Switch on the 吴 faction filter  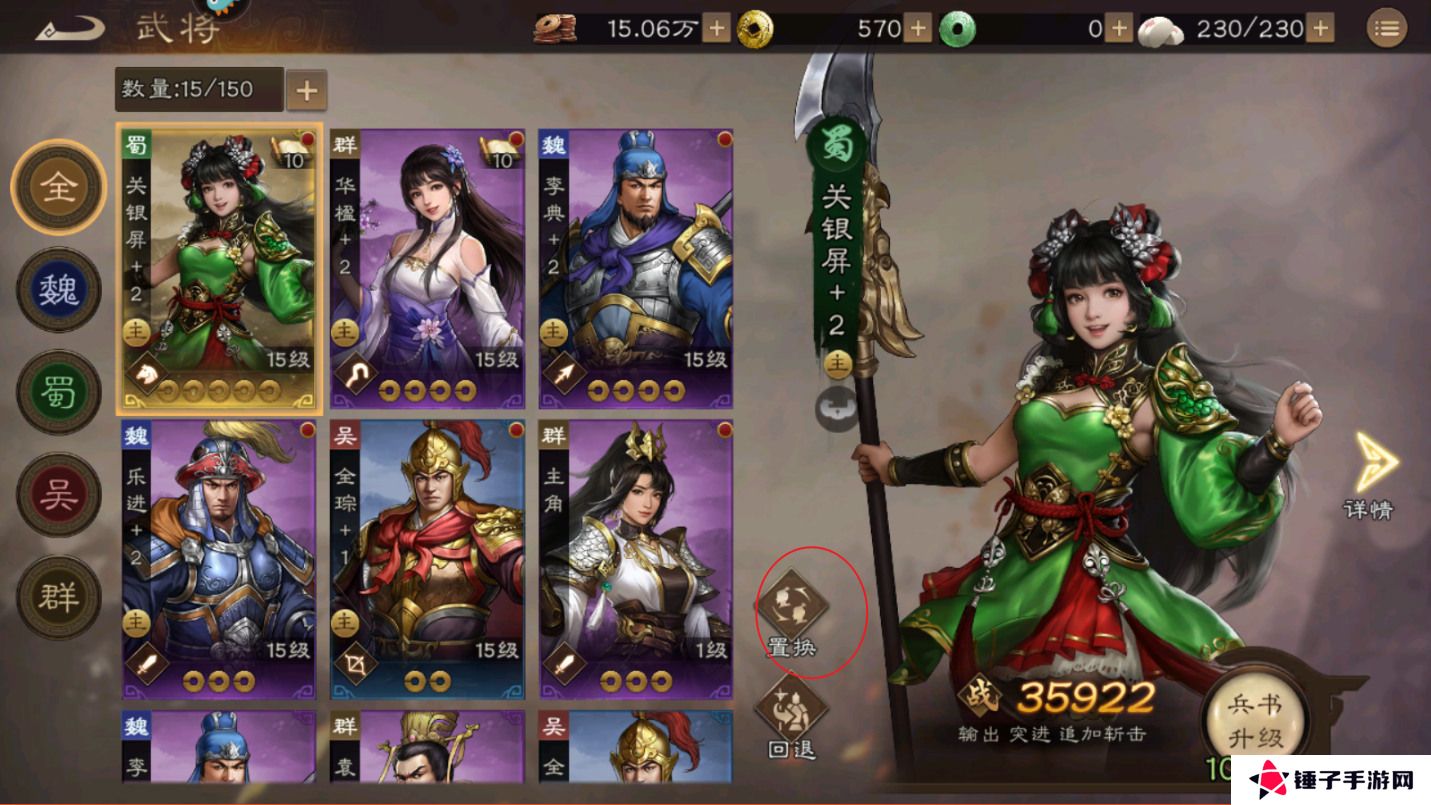coord(57,492)
